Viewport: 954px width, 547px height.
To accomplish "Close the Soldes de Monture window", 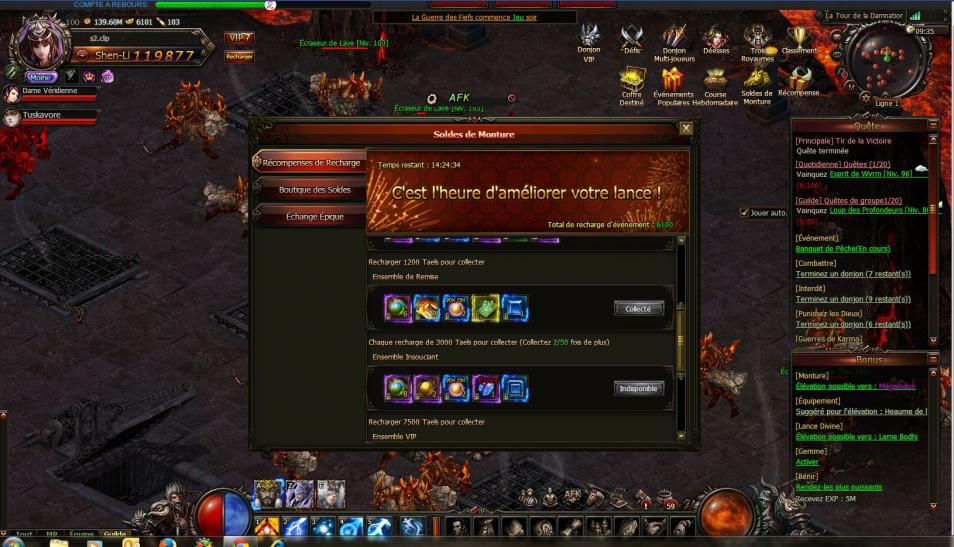I will pos(685,128).
